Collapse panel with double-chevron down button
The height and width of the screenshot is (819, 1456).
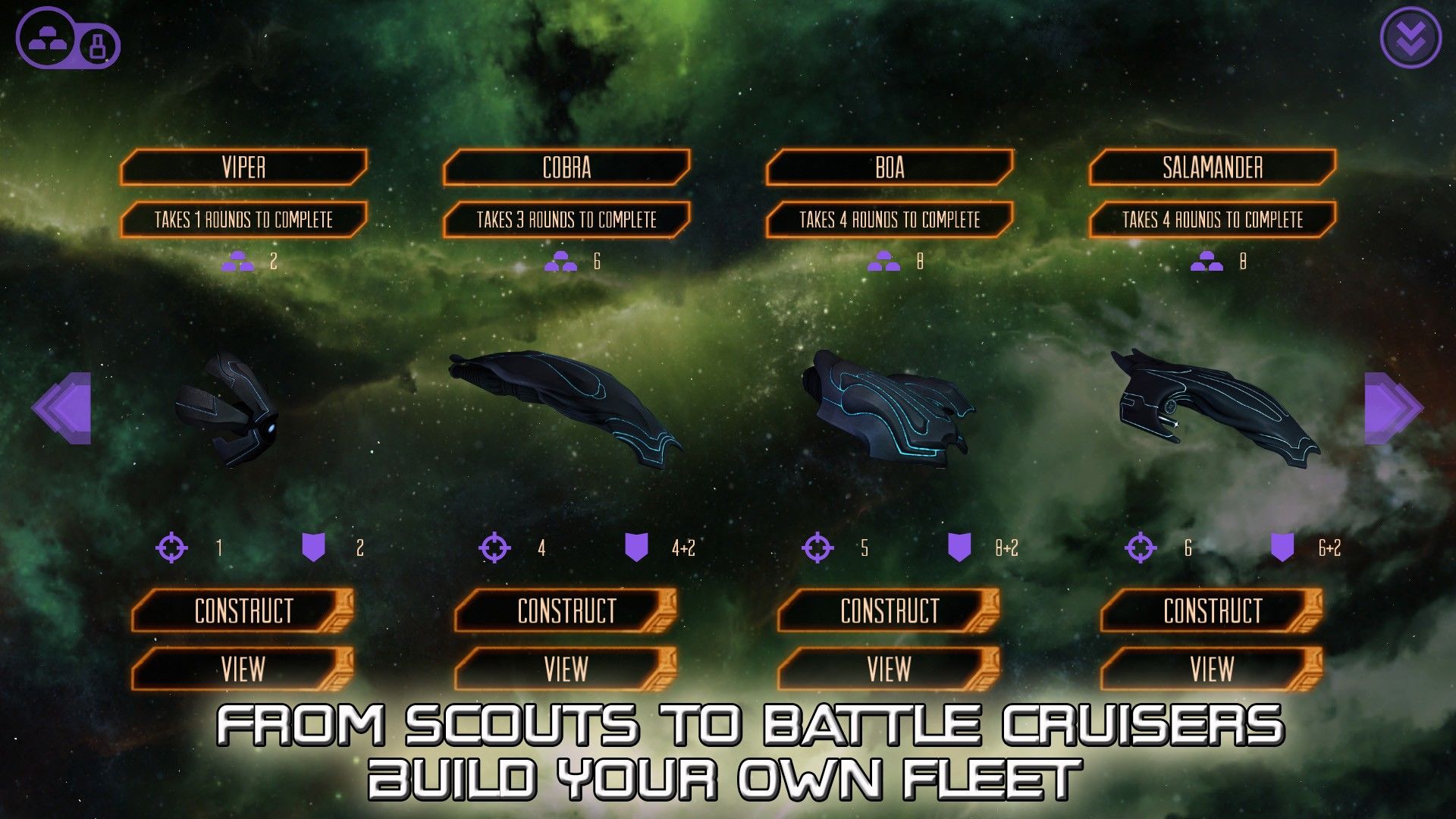pos(1410,37)
